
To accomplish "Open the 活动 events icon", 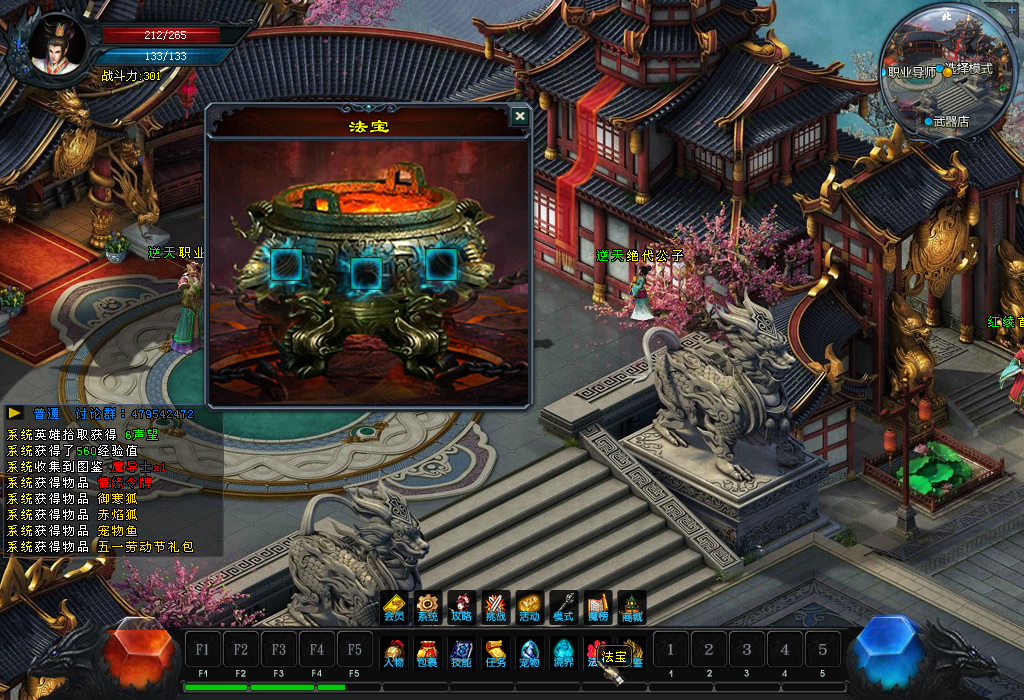I will (529, 607).
